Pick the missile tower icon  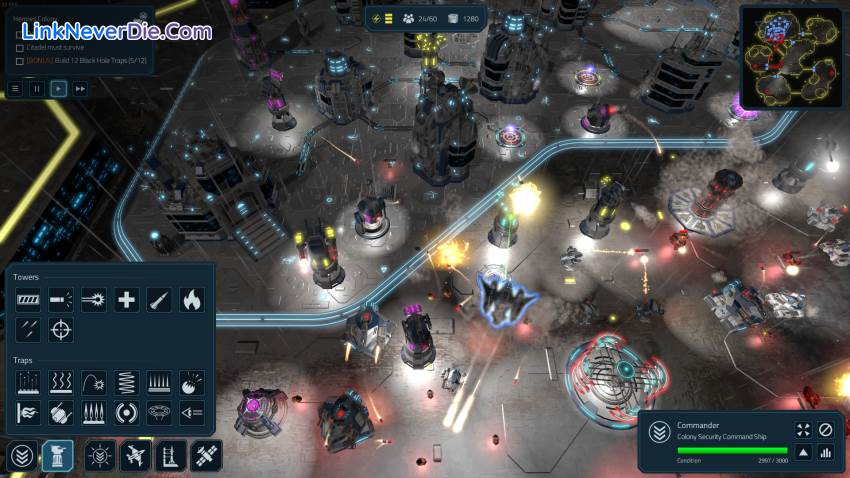159,298
